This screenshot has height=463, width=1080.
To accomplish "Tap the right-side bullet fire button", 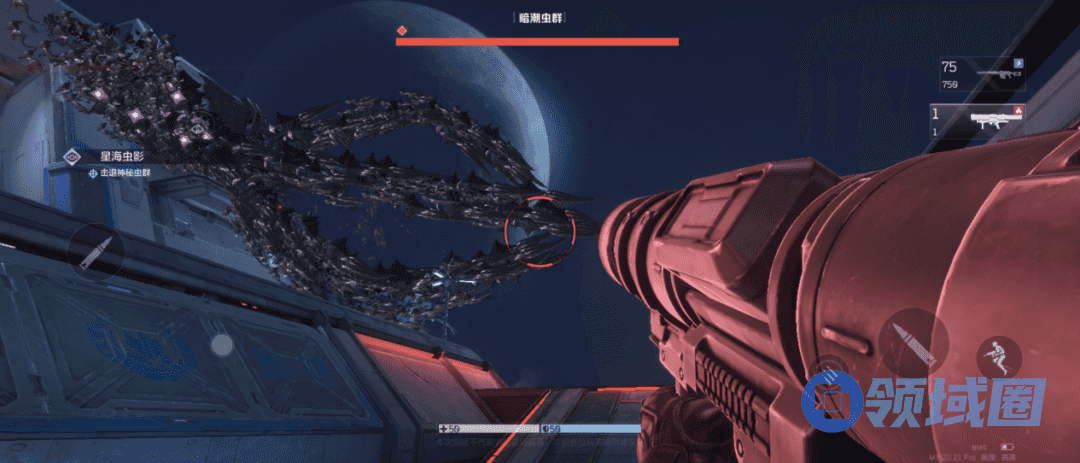I will (913, 342).
